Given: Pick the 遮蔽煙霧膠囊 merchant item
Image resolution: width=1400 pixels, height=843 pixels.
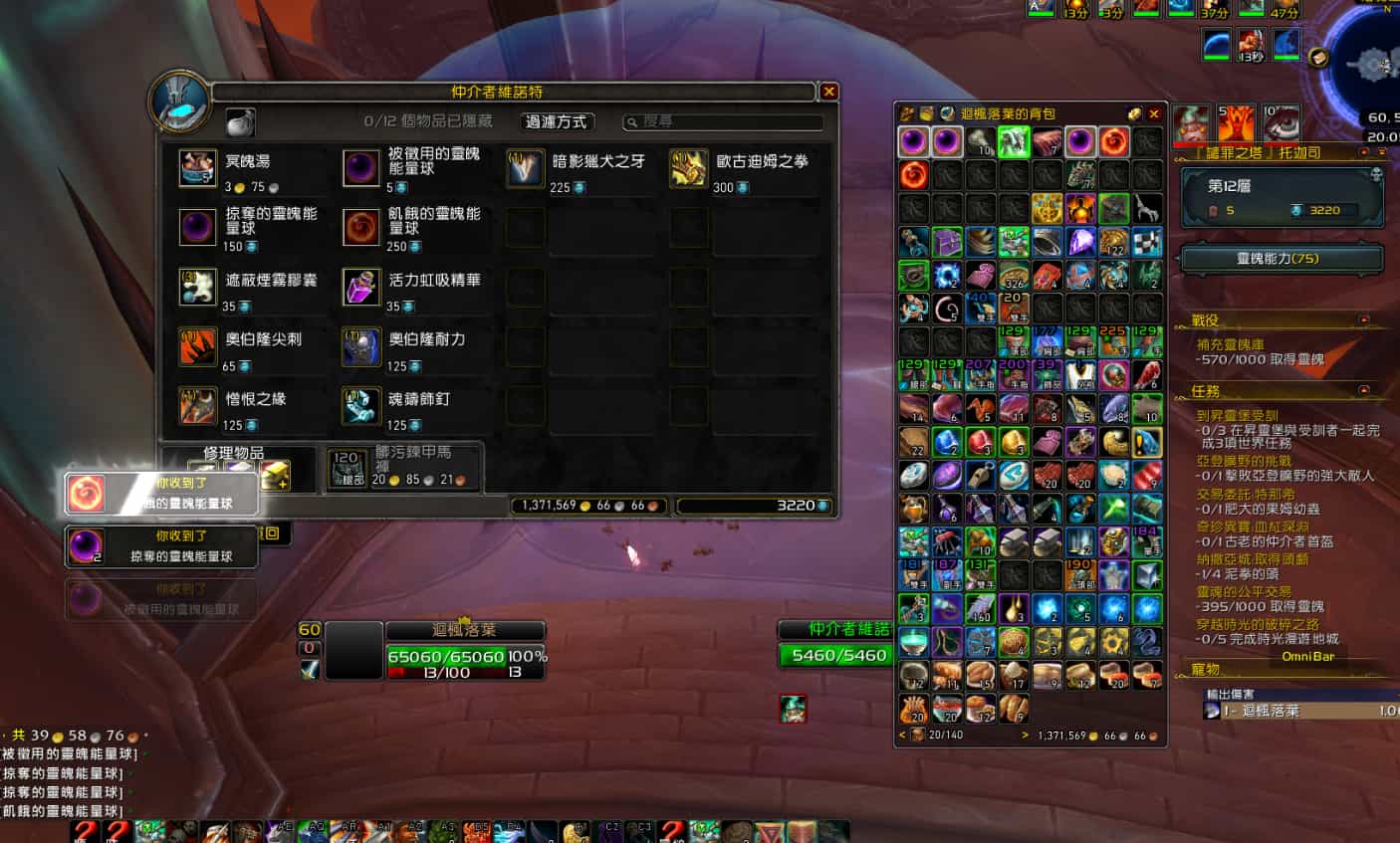Looking at the screenshot, I should 198,287.
